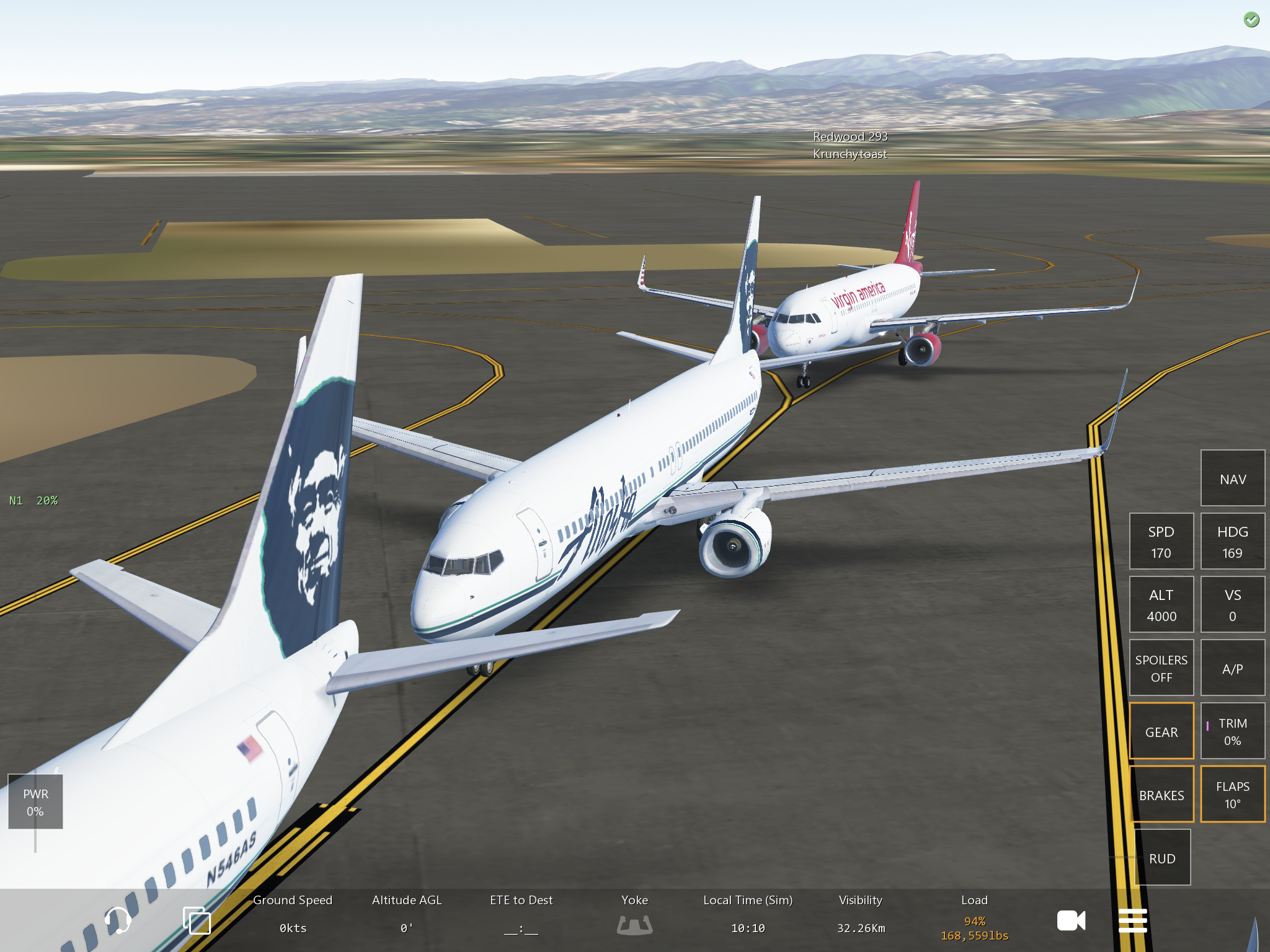Select the RUD rudder control

tap(1162, 858)
